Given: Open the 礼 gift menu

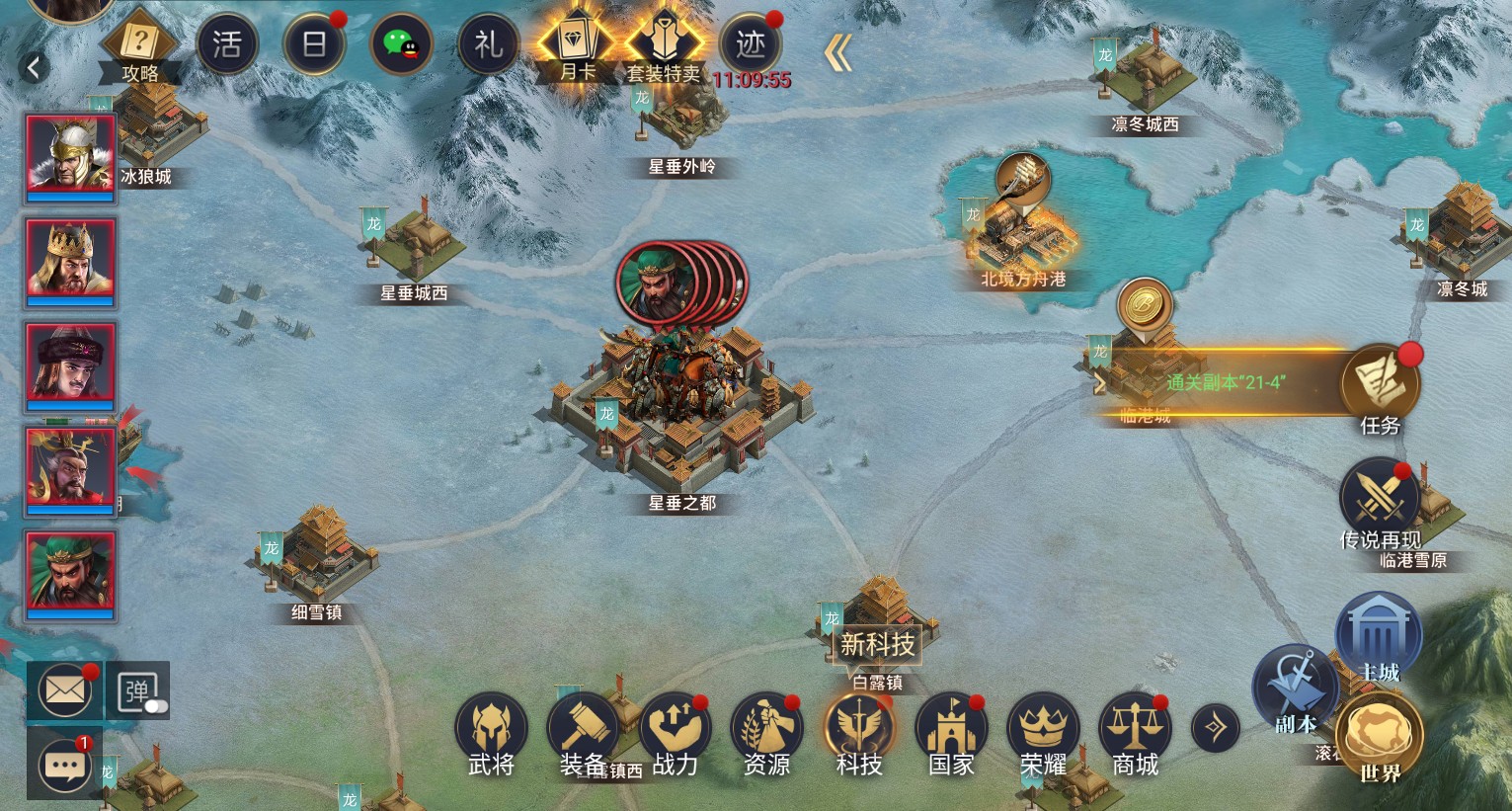Looking at the screenshot, I should pyautogui.click(x=489, y=45).
